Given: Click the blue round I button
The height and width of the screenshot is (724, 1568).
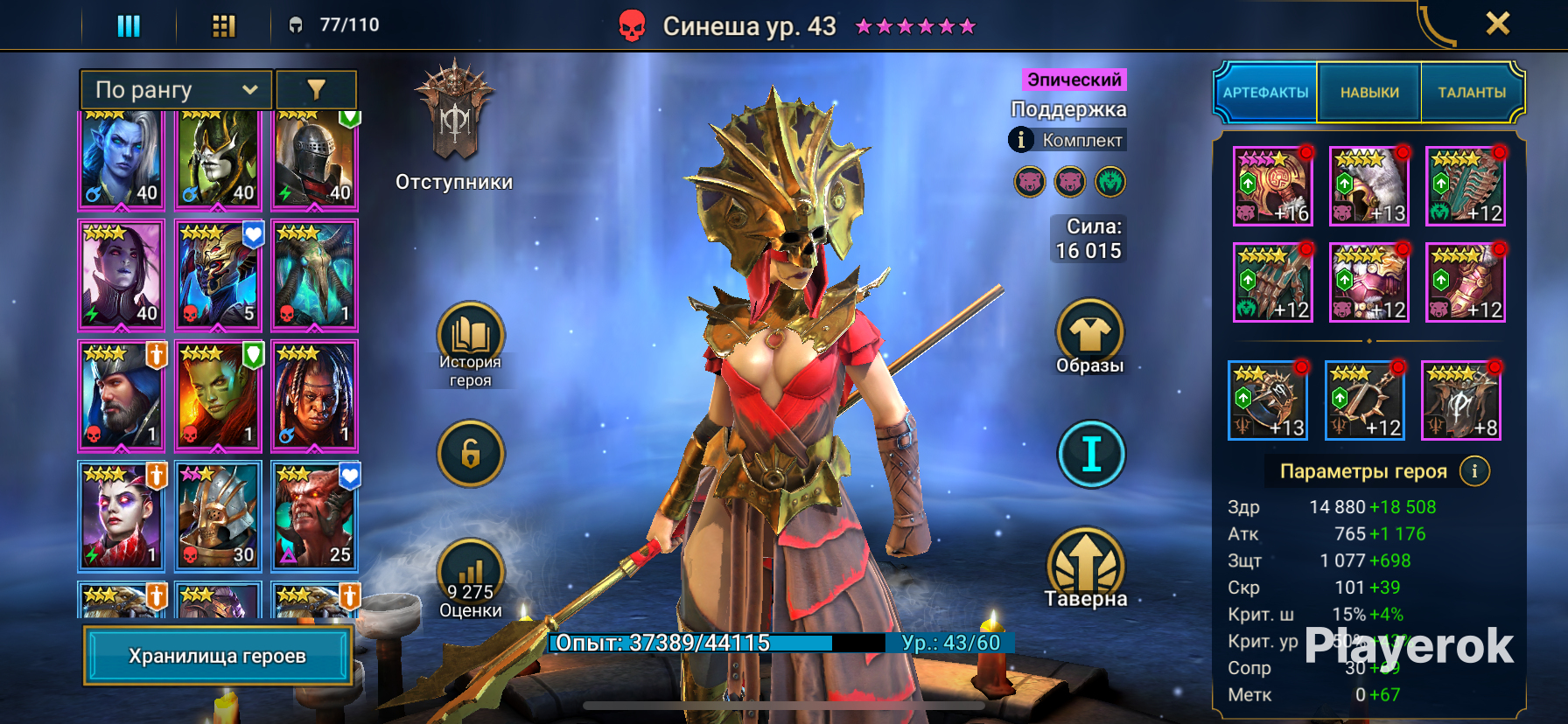Looking at the screenshot, I should click(x=1091, y=454).
